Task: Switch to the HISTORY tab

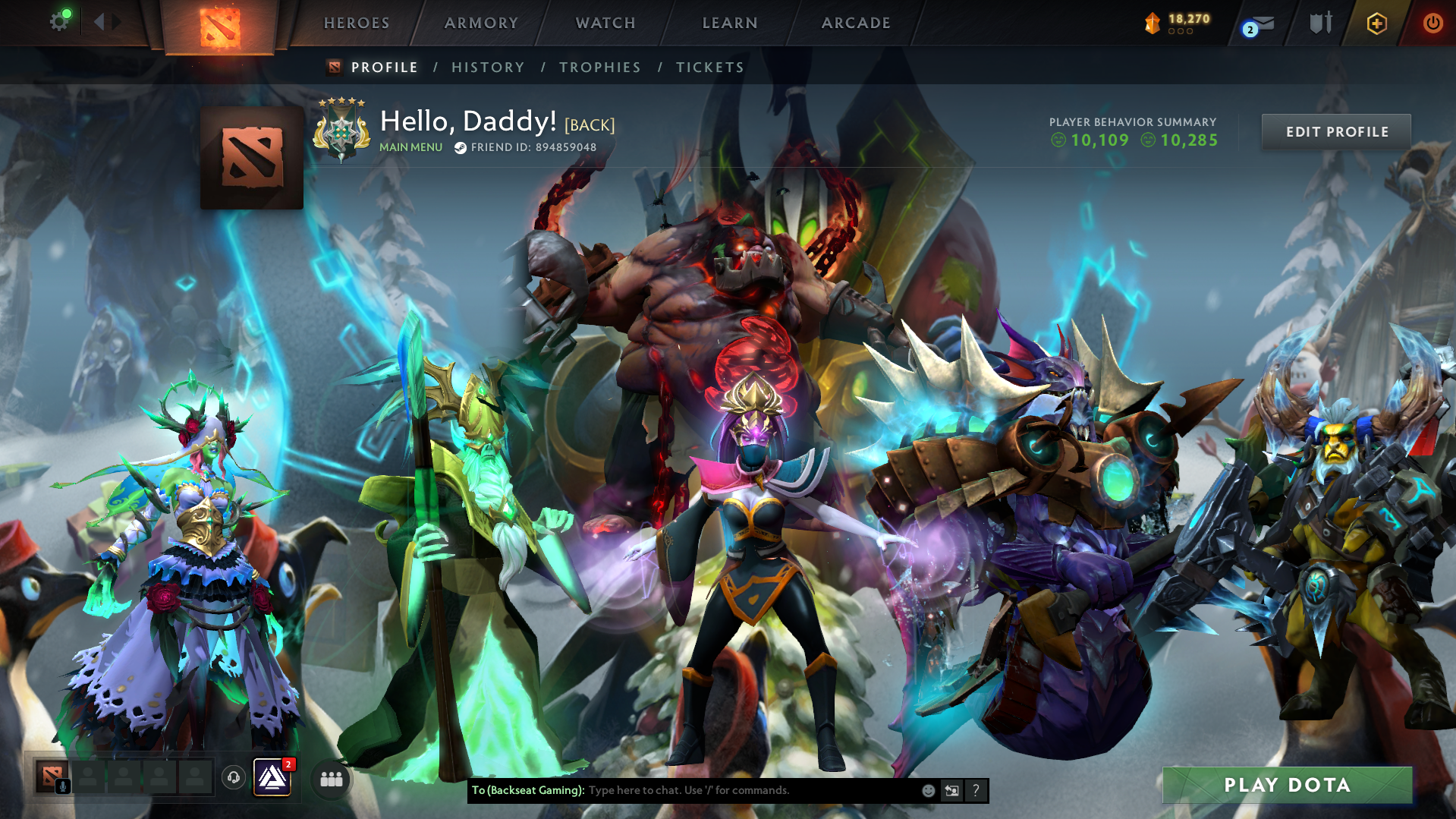Action: click(488, 68)
